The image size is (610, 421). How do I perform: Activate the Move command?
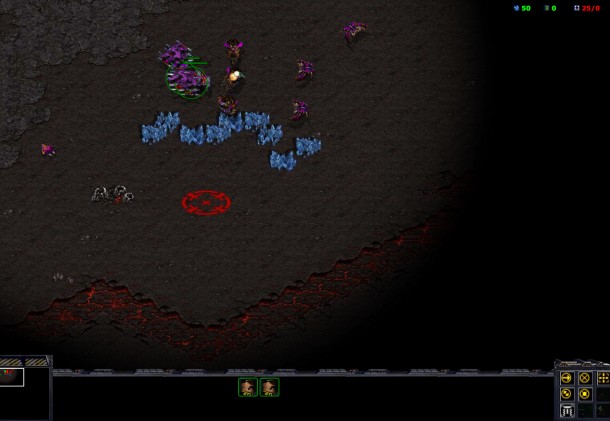tap(566, 378)
